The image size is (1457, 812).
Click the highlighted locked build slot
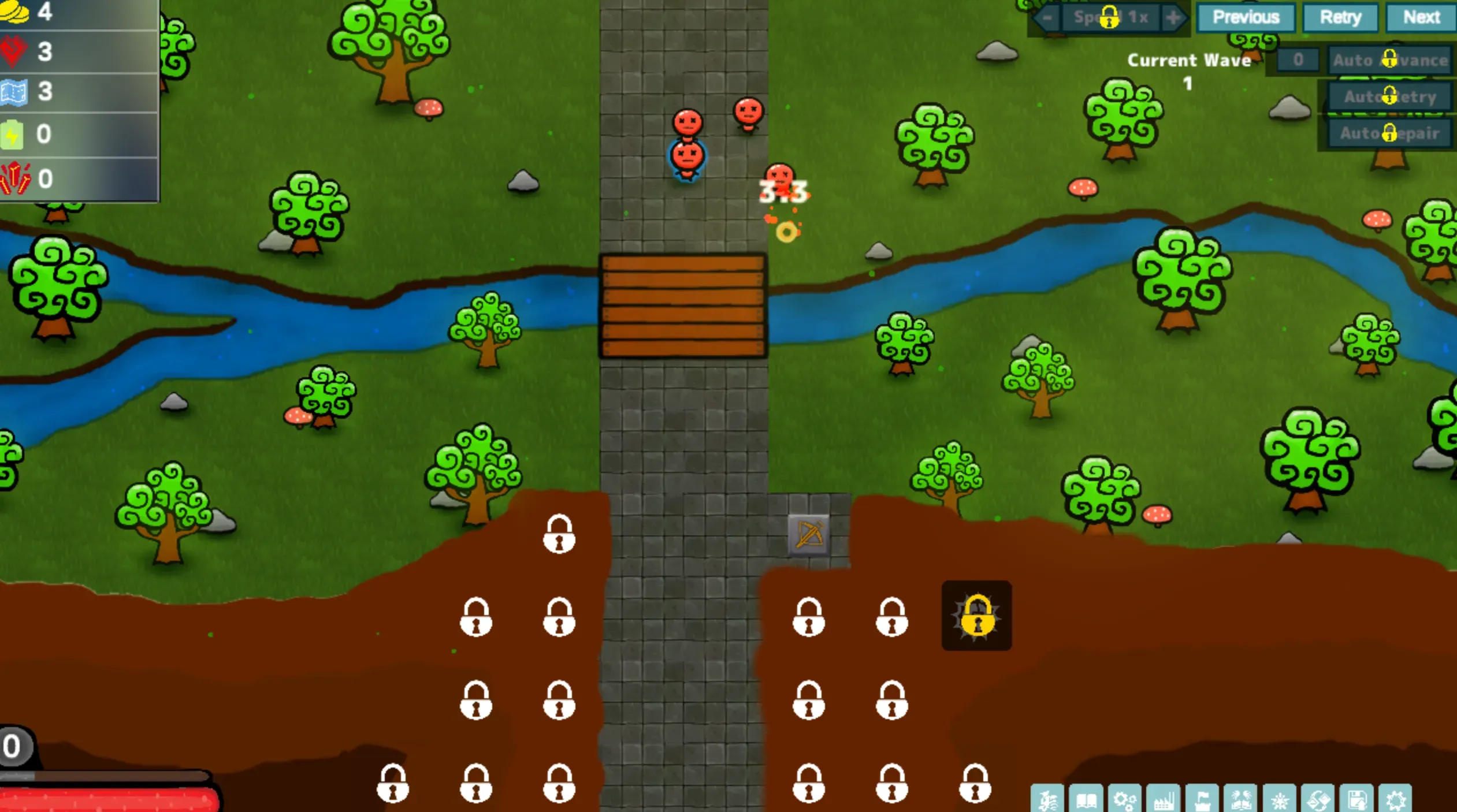point(976,616)
